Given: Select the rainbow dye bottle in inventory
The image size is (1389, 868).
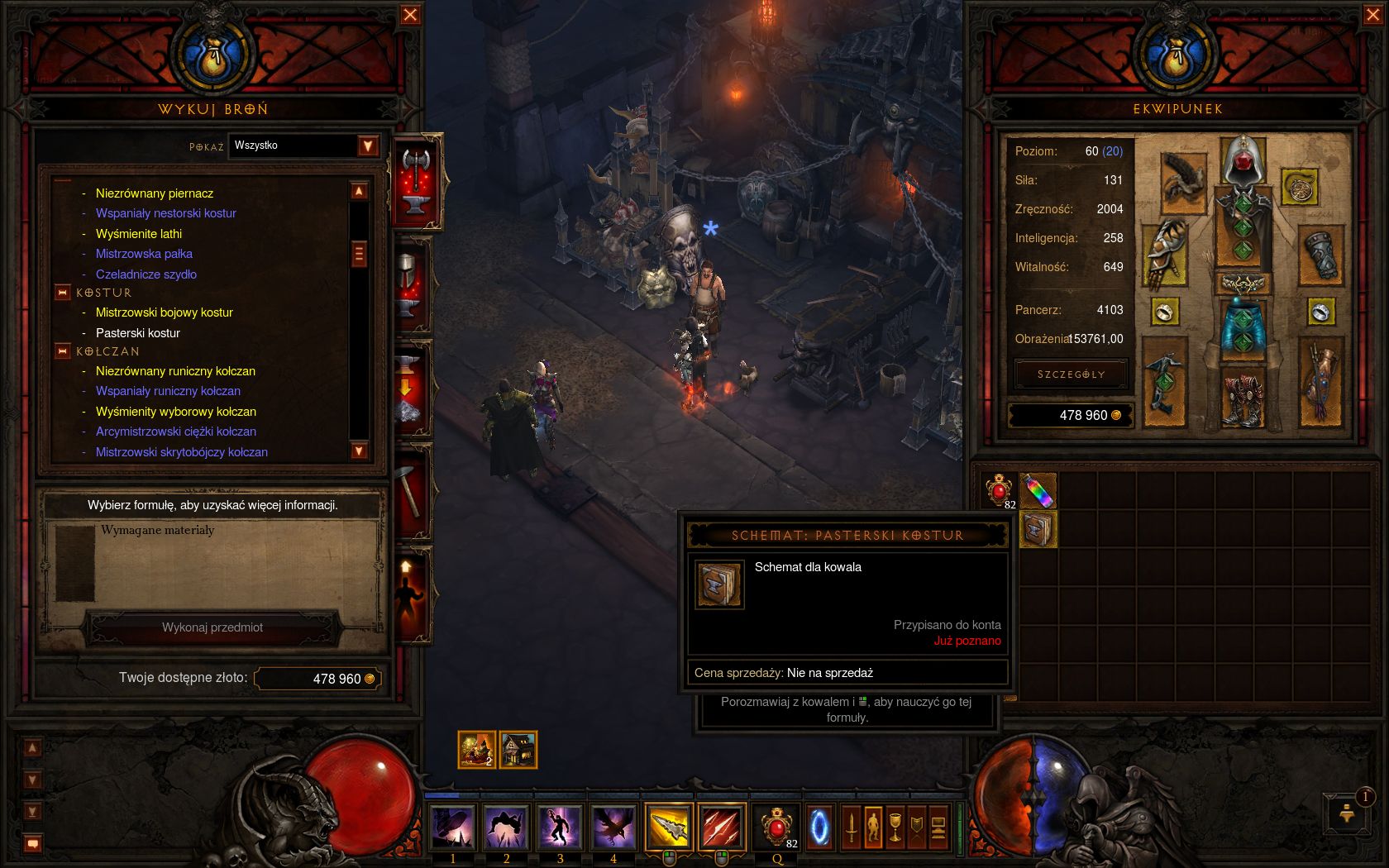Looking at the screenshot, I should (x=1038, y=491).
